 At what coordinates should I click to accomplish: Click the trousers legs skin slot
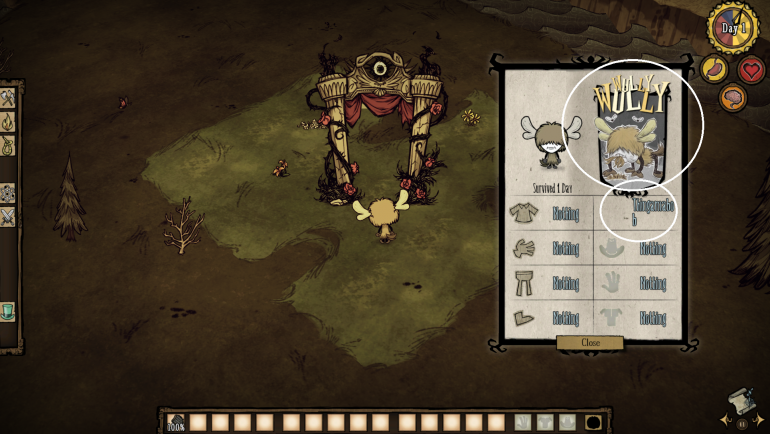coord(523,283)
